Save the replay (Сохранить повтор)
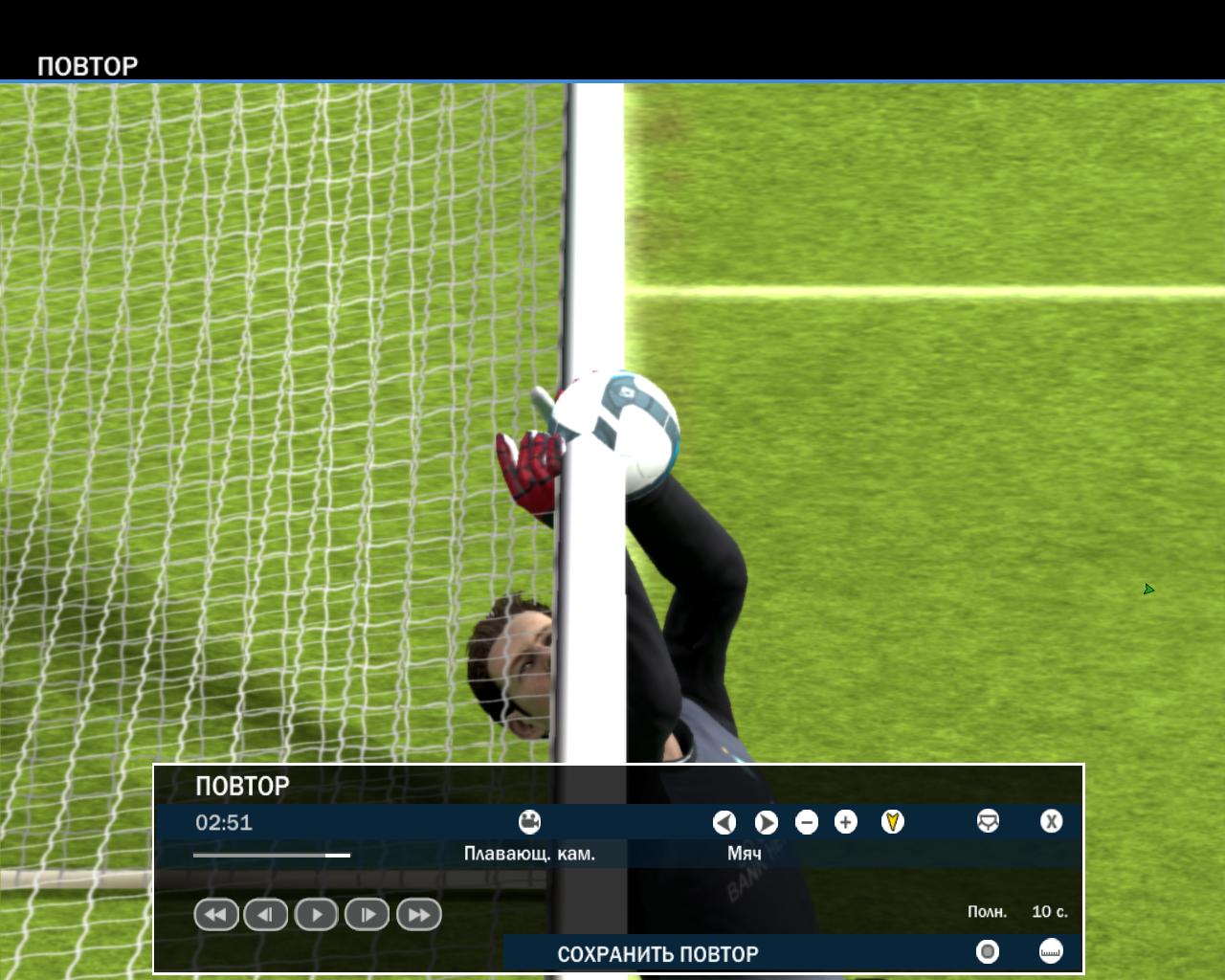Image resolution: width=1225 pixels, height=980 pixels. click(x=657, y=954)
